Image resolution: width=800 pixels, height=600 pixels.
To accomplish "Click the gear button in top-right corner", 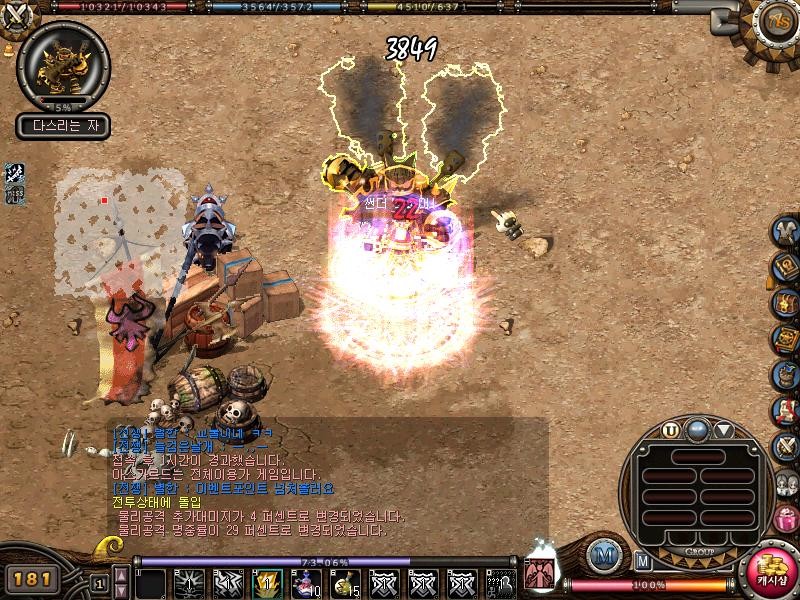I will [x=773, y=22].
